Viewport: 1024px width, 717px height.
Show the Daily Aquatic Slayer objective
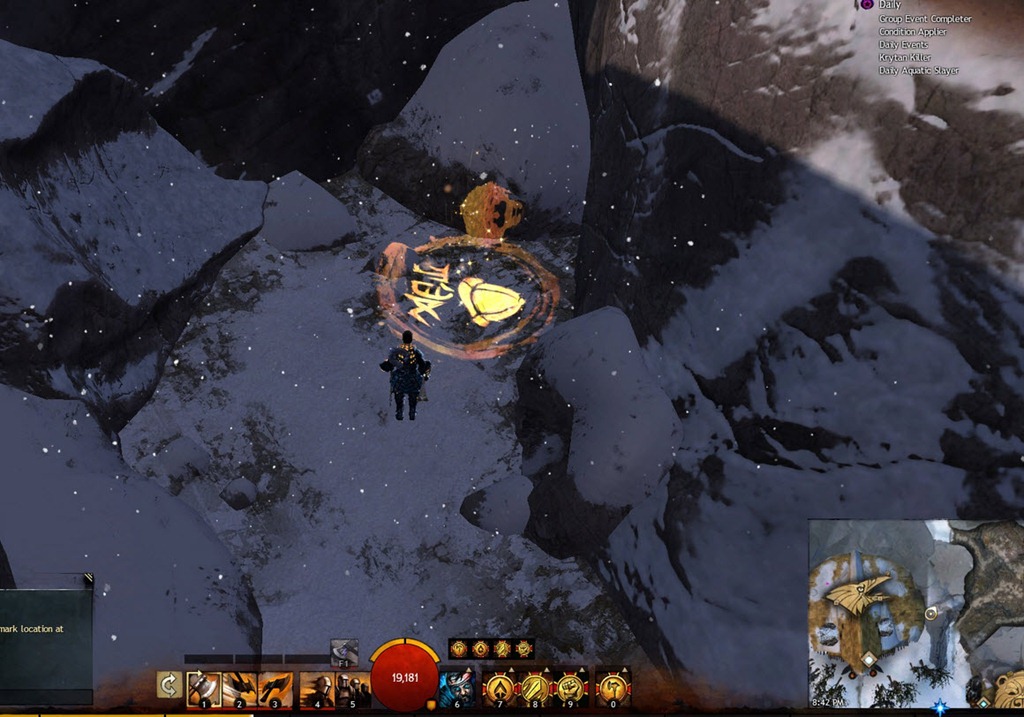918,71
